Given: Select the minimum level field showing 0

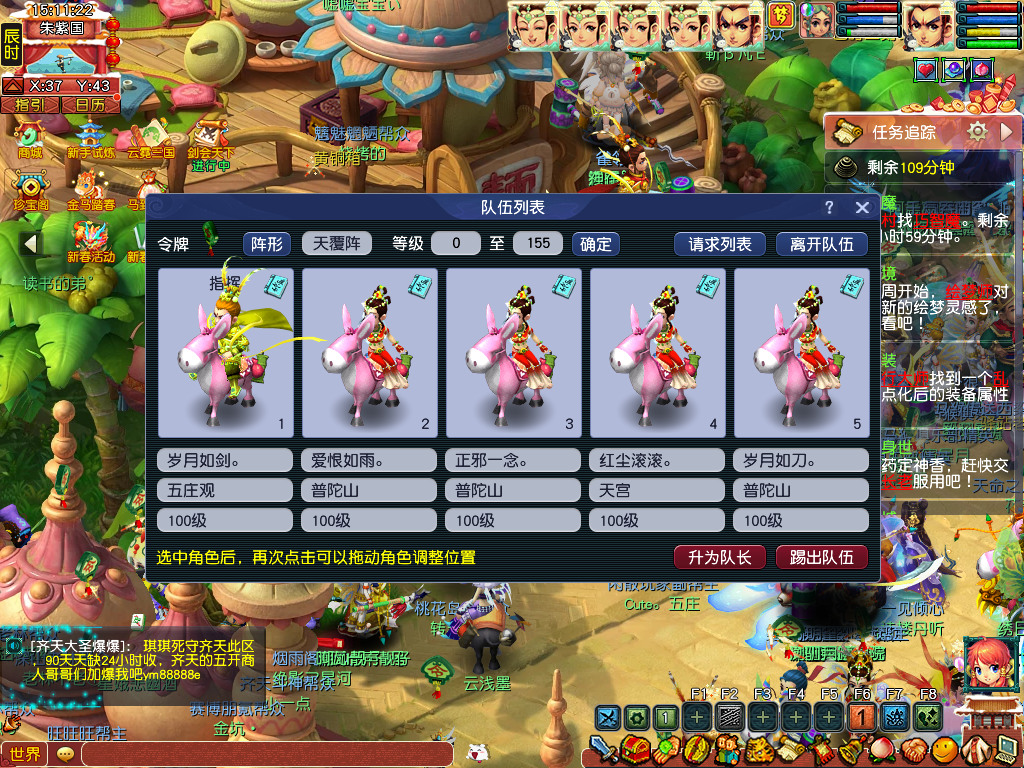Looking at the screenshot, I should (456, 243).
